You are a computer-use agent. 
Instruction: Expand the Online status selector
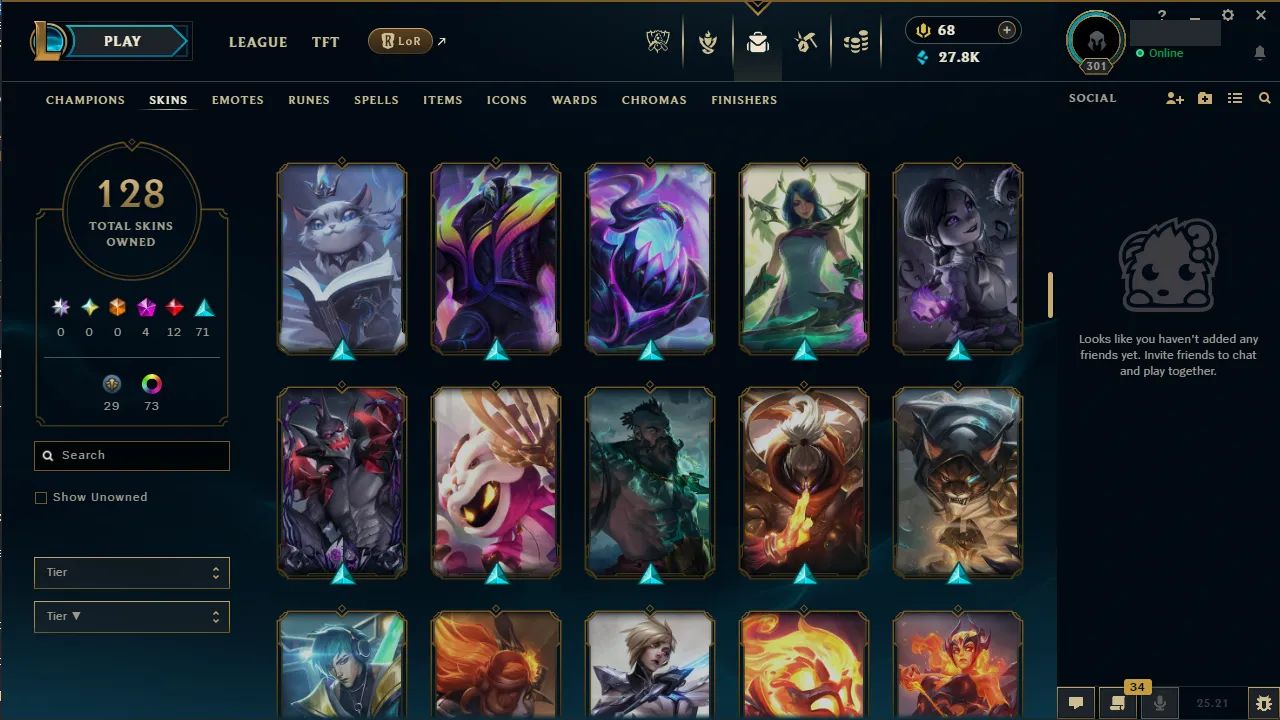(x=1160, y=53)
